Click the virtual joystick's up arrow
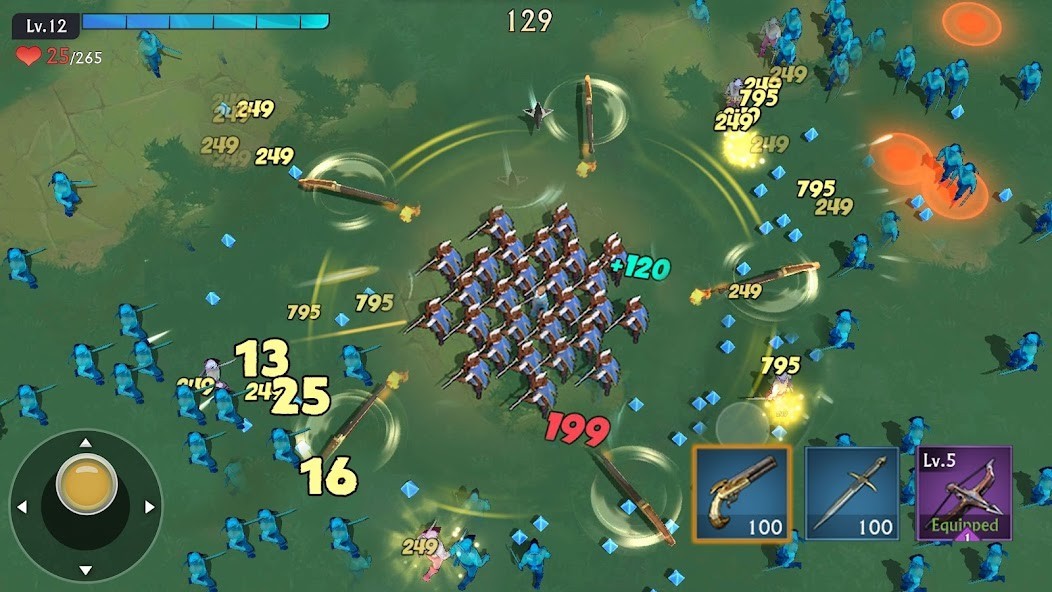The width and height of the screenshot is (1052, 592). click(x=86, y=442)
